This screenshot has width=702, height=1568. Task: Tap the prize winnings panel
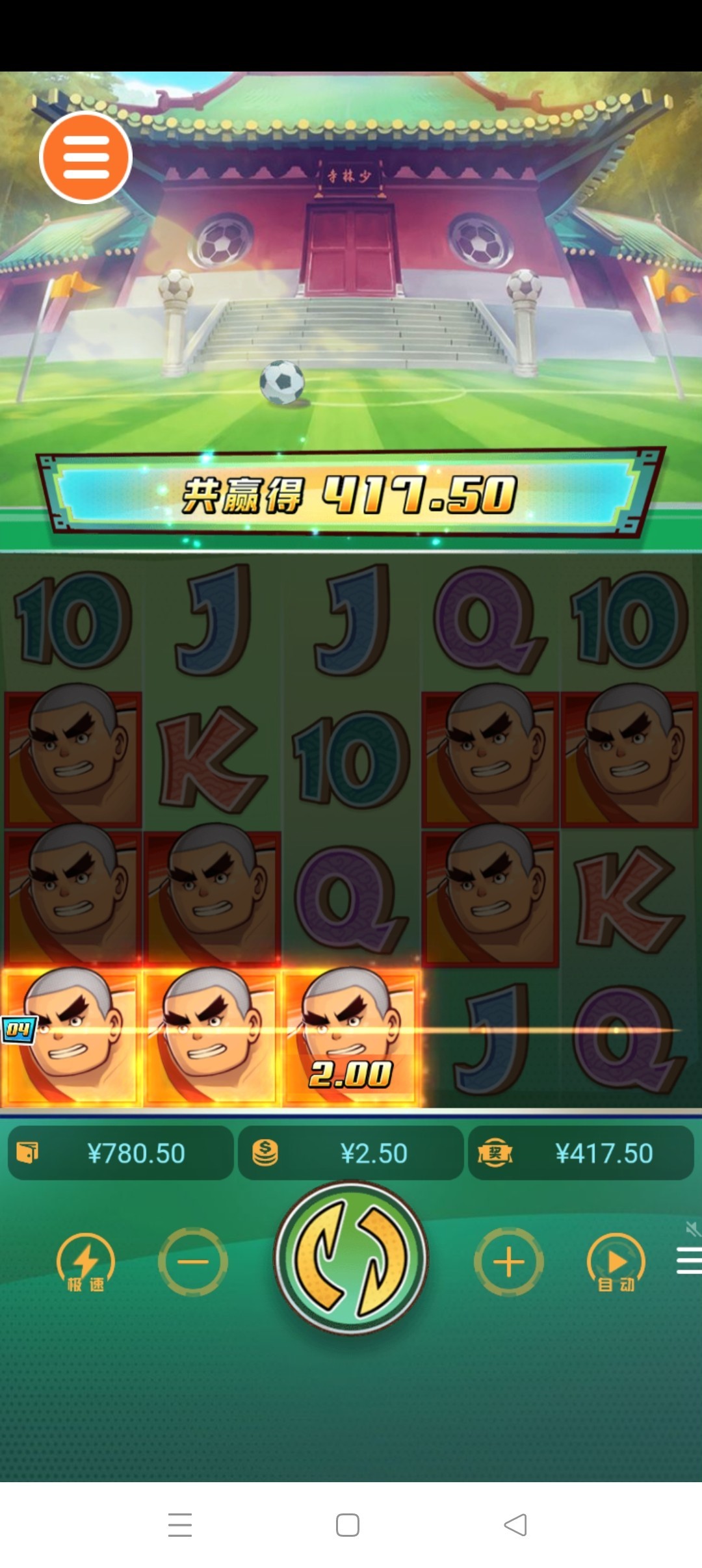click(581, 1153)
